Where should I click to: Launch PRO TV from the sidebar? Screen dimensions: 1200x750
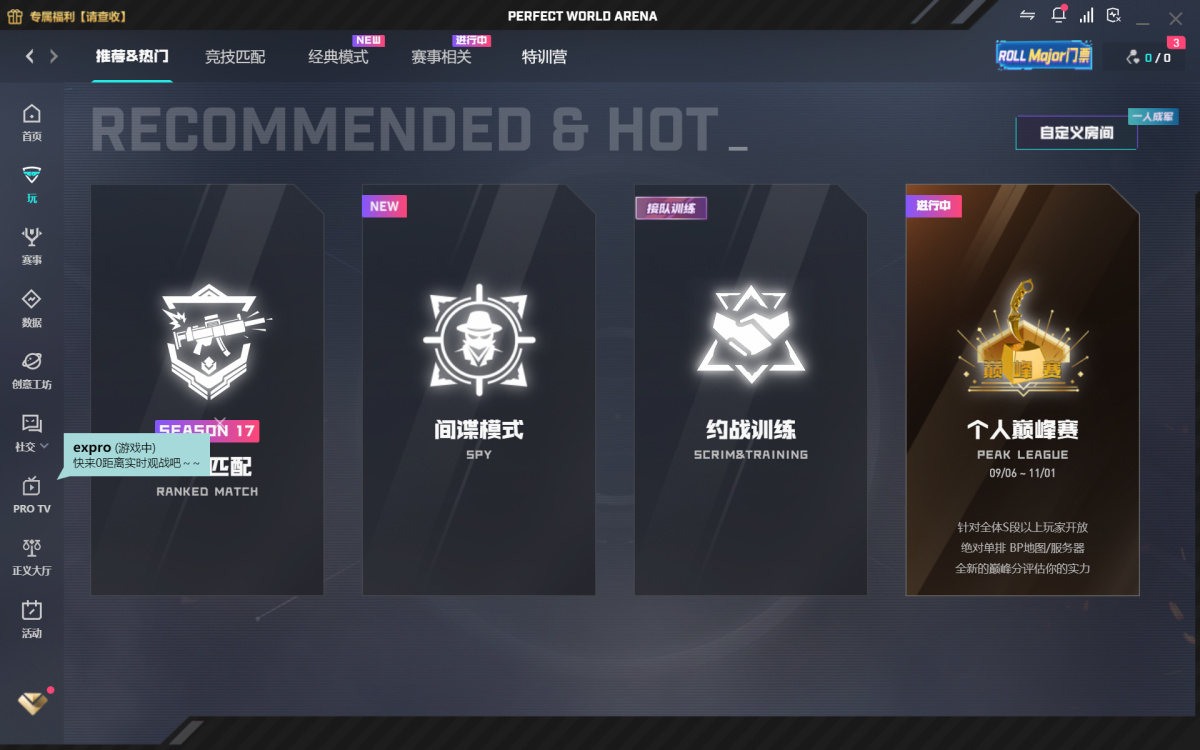click(32, 495)
